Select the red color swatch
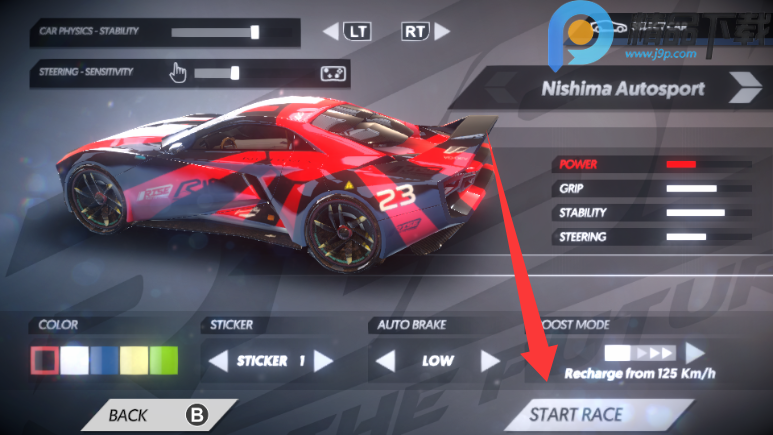Screen dimensions: 773x435 pos(44,360)
